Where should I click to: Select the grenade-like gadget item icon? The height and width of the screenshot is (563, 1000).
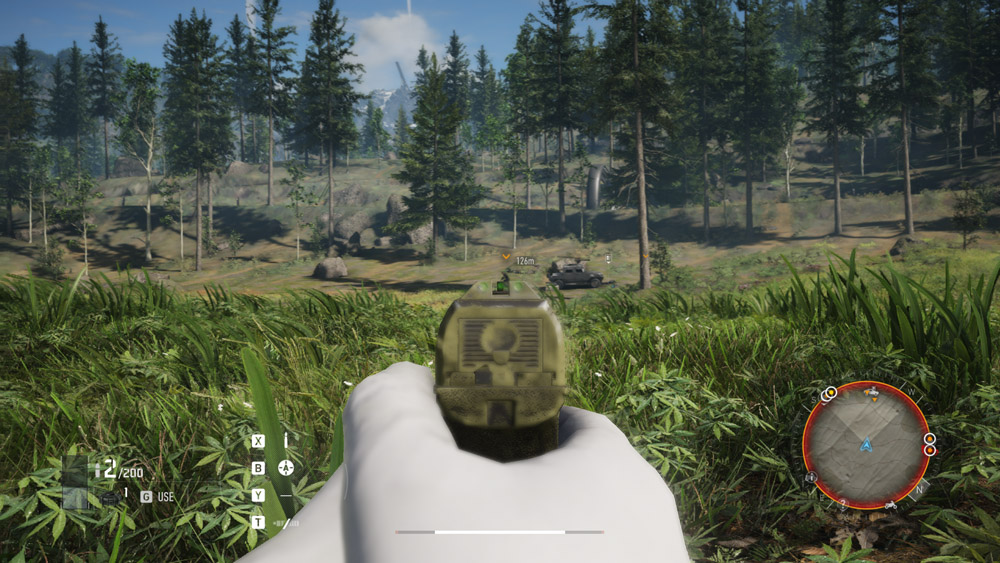(x=108, y=497)
